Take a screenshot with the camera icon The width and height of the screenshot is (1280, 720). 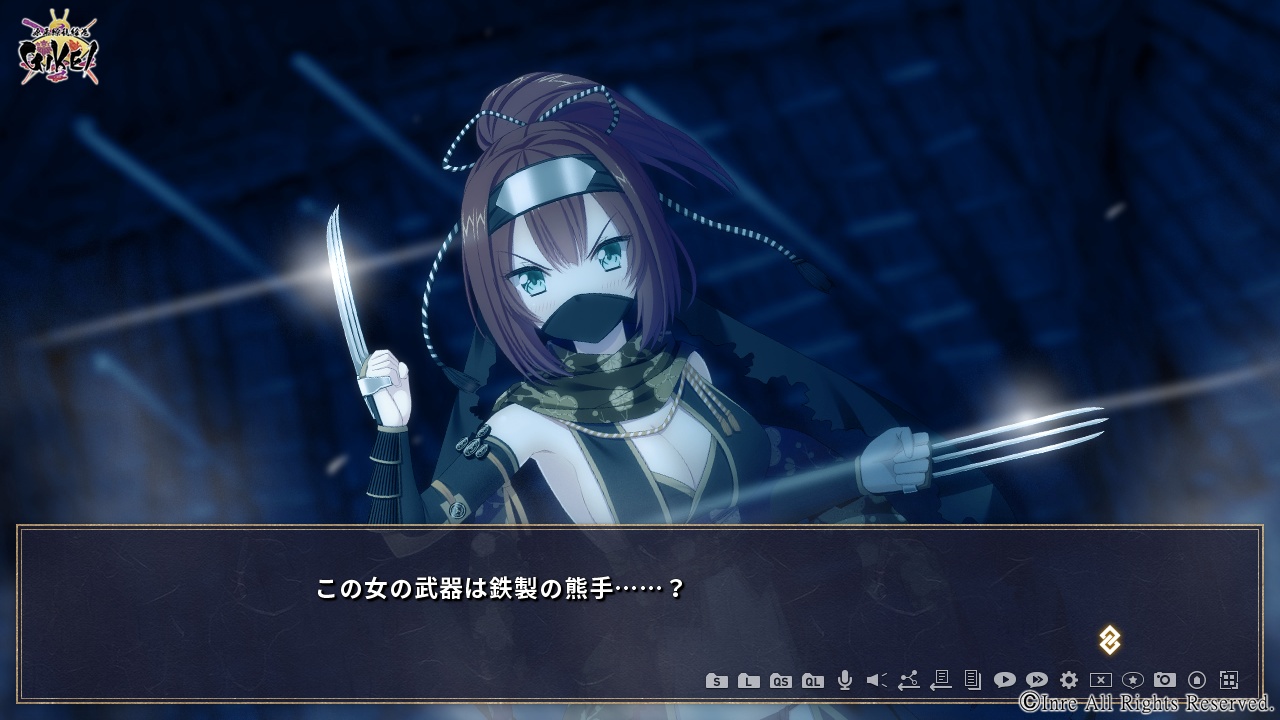[x=1165, y=680]
